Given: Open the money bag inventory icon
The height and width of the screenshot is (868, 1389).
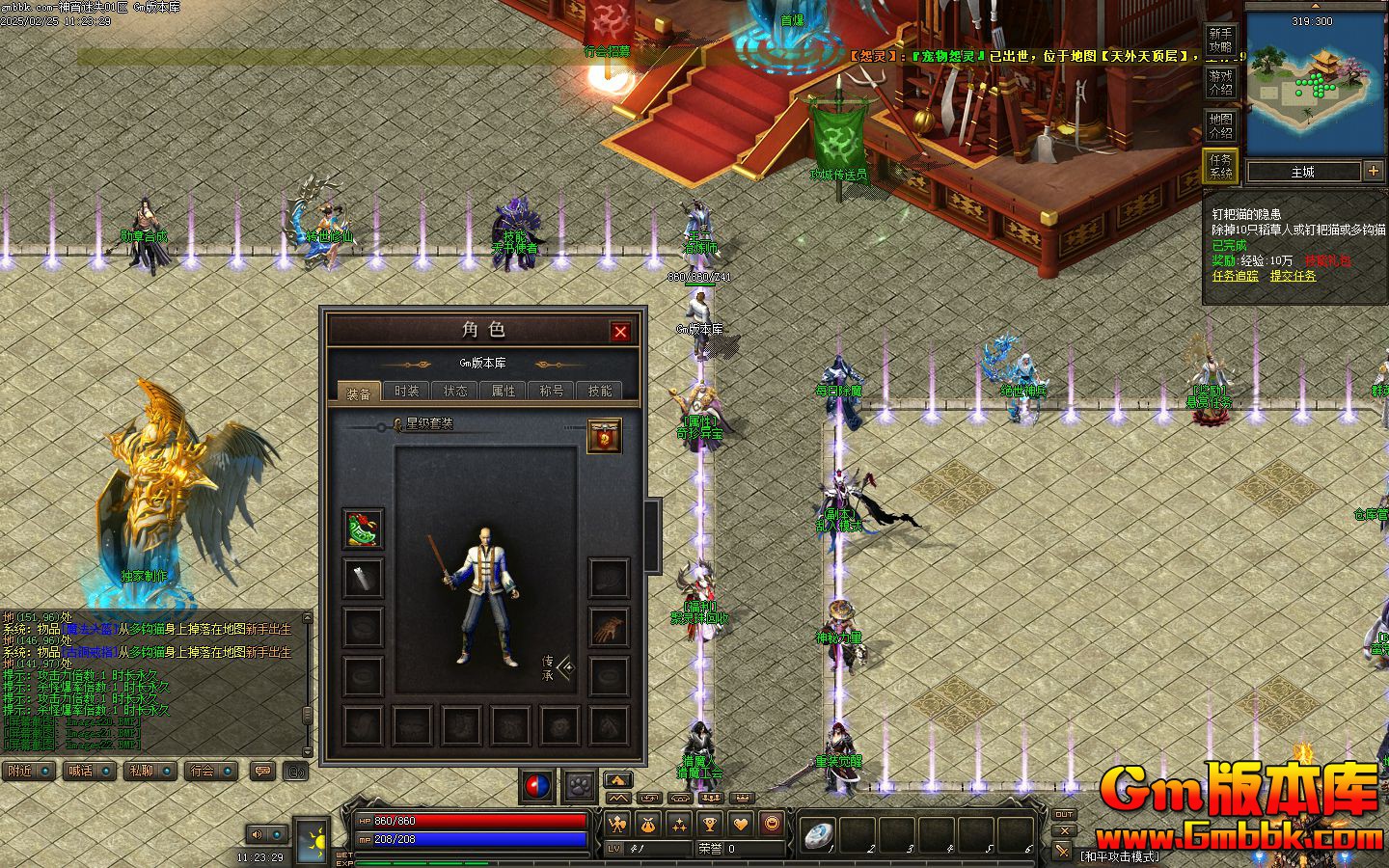Looking at the screenshot, I should click(x=648, y=825).
